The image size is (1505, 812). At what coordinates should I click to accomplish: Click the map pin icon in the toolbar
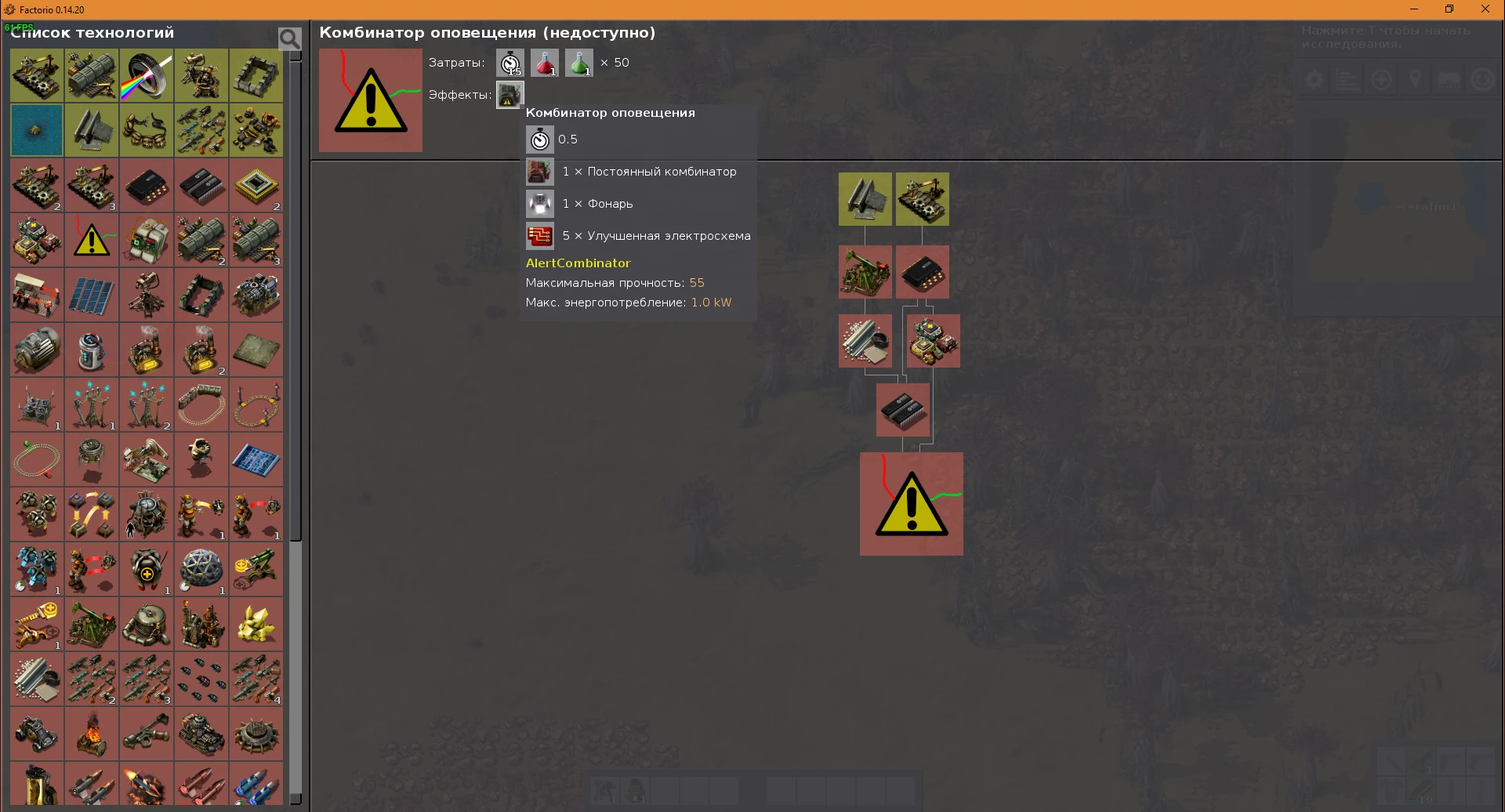(1416, 78)
